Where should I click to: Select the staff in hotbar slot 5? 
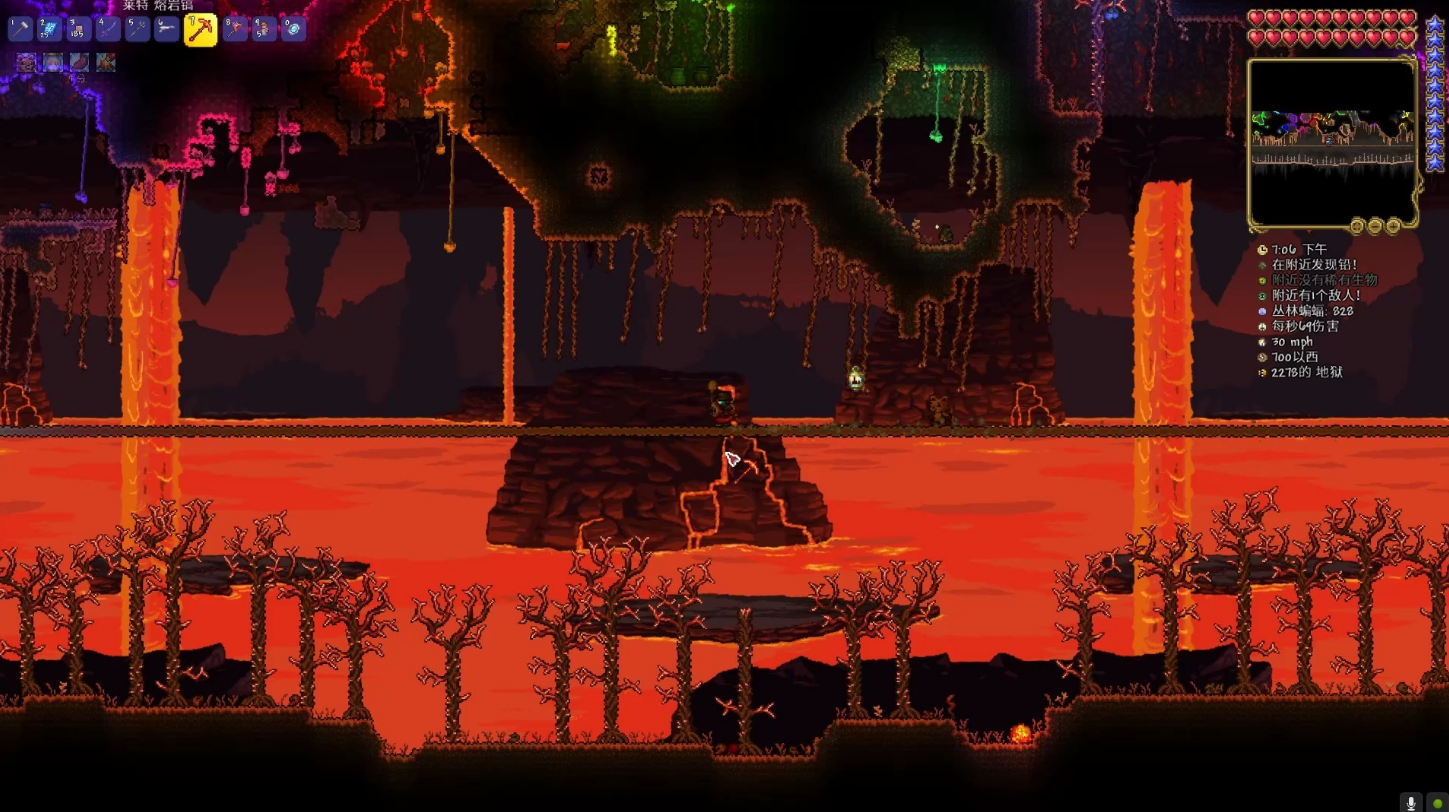point(137,29)
